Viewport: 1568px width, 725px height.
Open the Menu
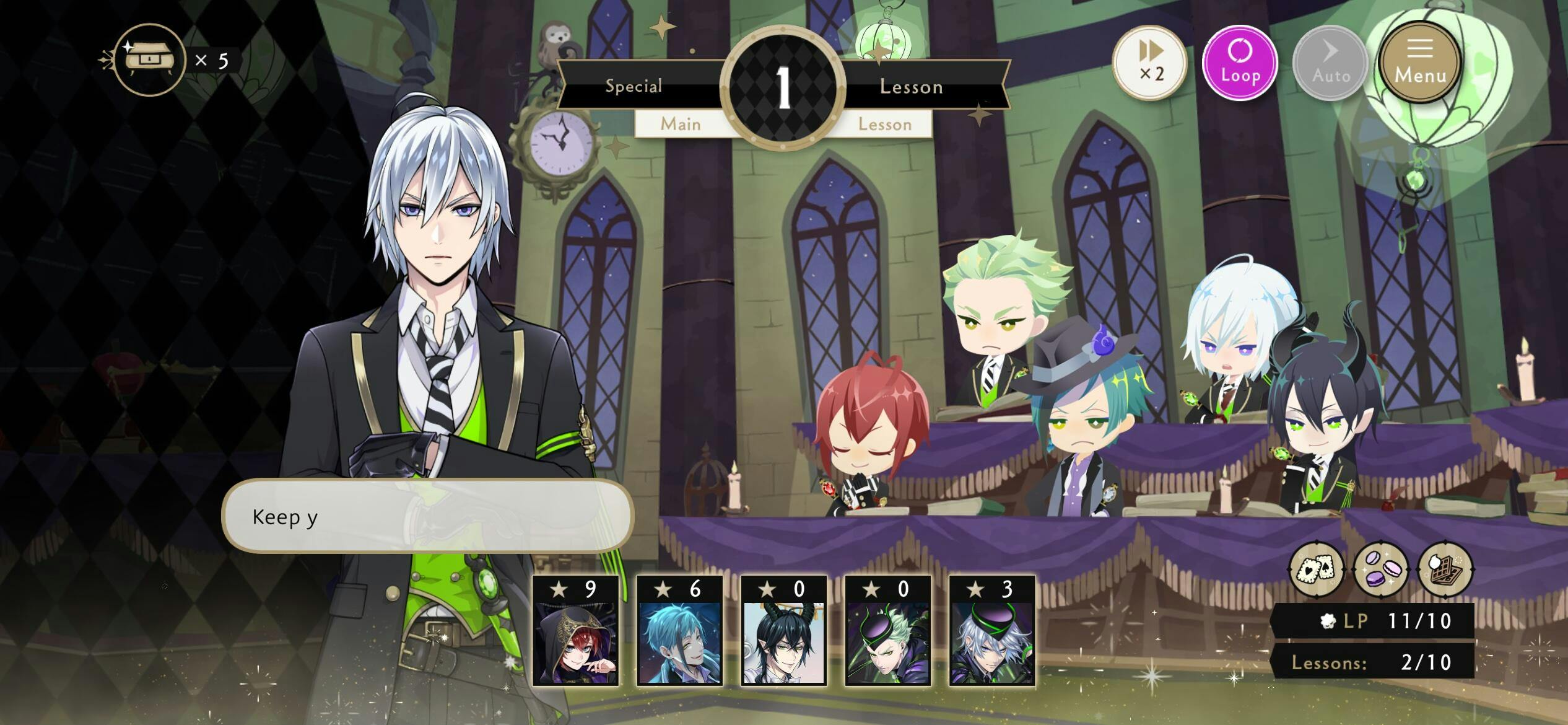point(1420,63)
